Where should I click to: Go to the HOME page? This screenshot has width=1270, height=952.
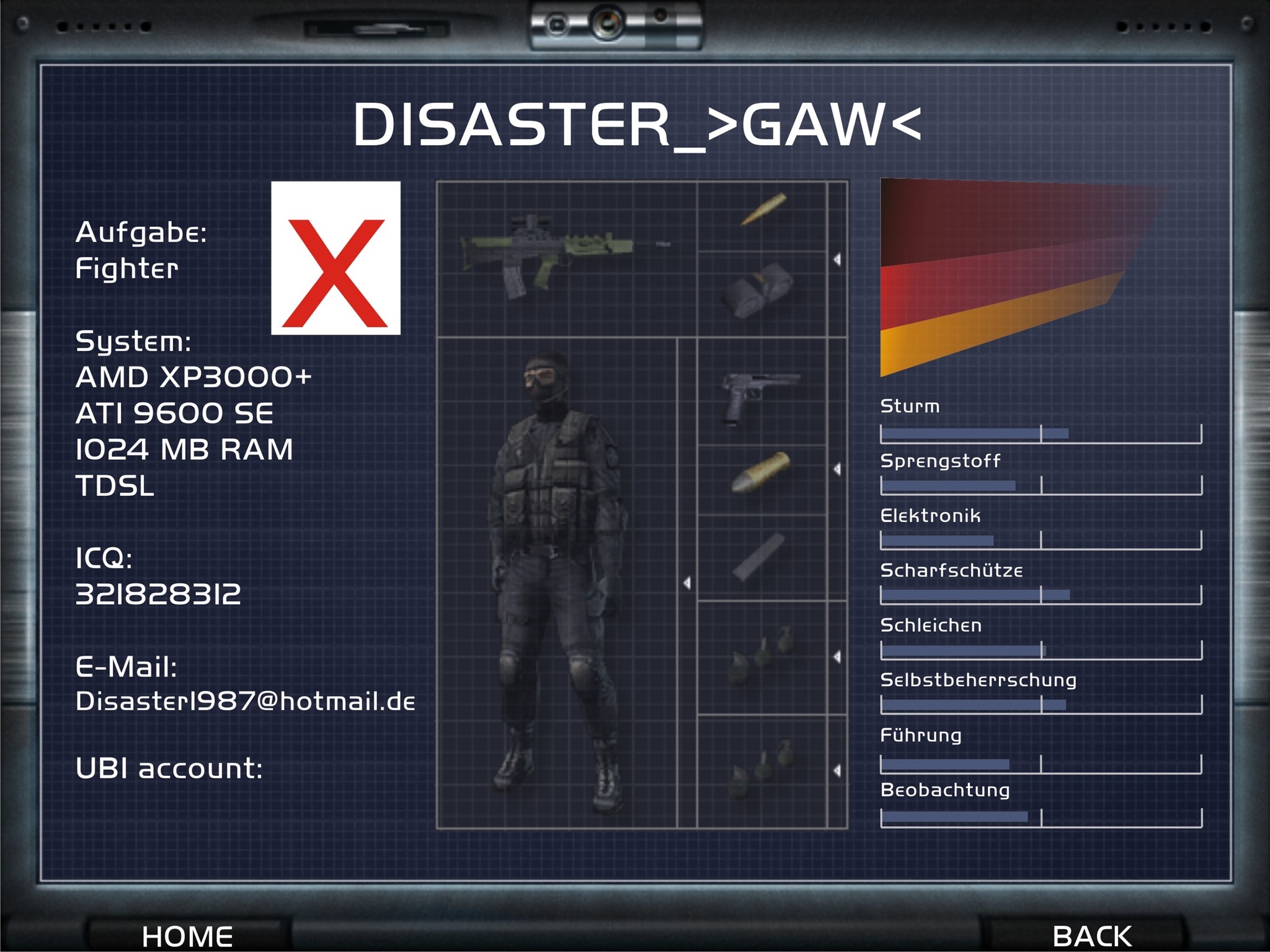click(x=187, y=935)
